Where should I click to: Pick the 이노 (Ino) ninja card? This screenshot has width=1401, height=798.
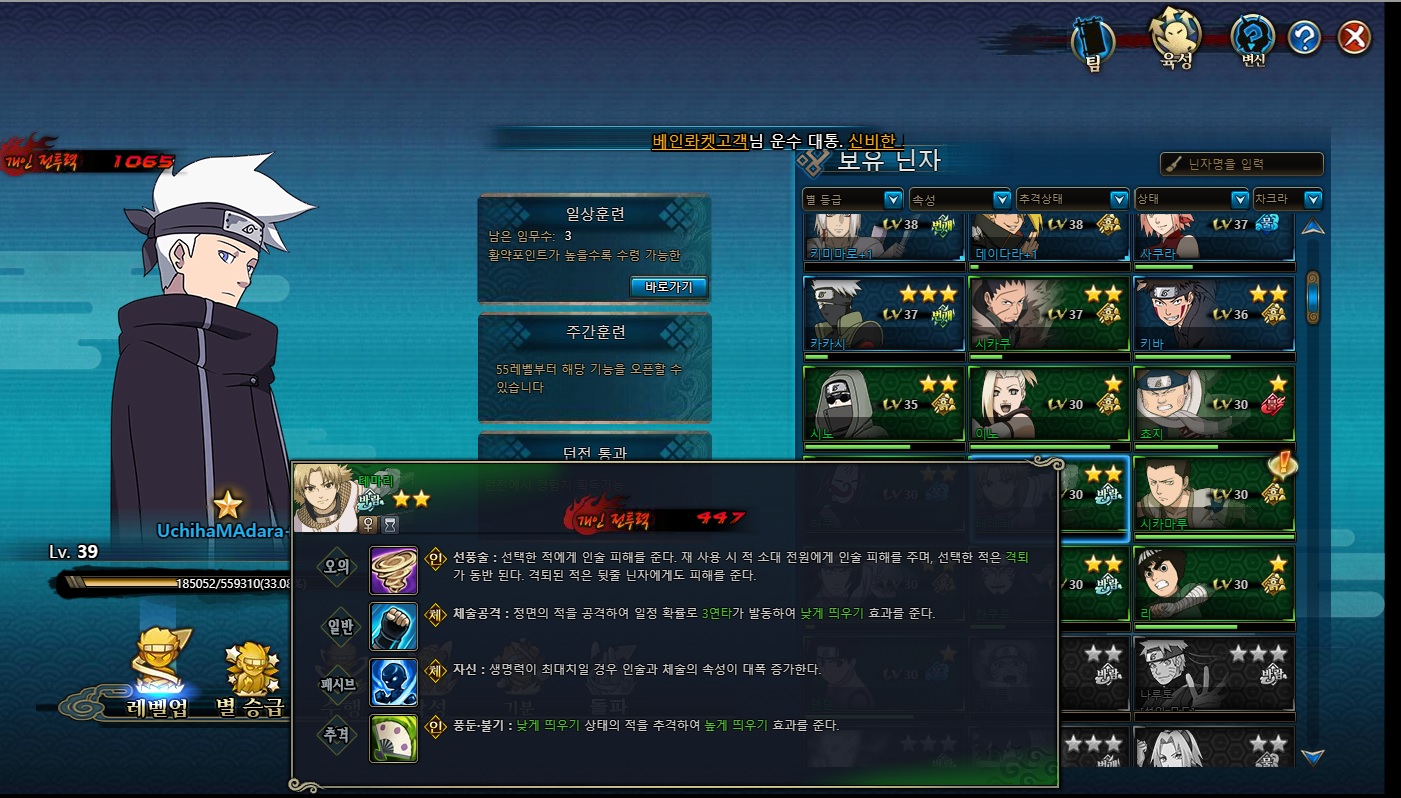pos(1048,404)
